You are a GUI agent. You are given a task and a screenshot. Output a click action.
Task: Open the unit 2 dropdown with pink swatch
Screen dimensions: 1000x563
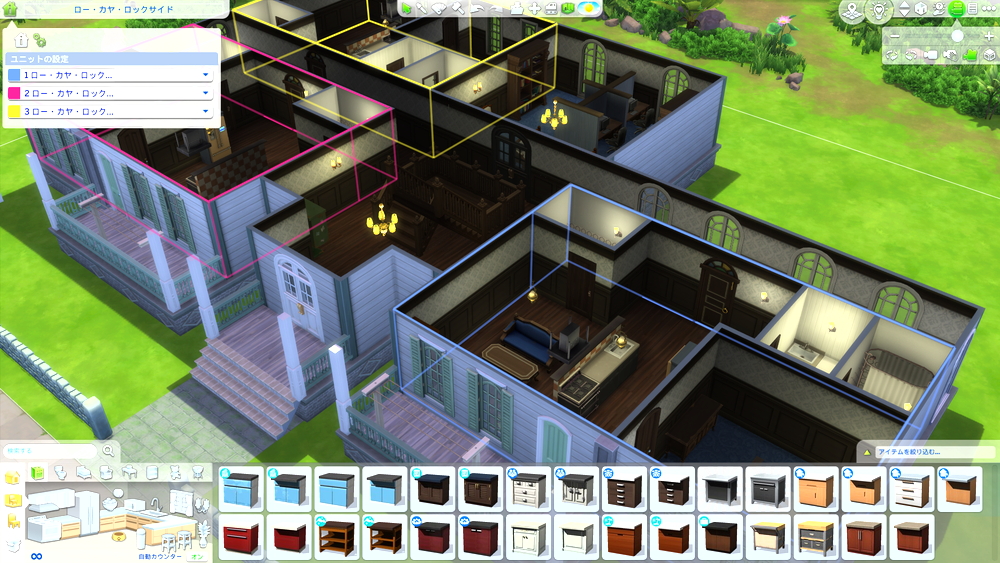click(205, 93)
